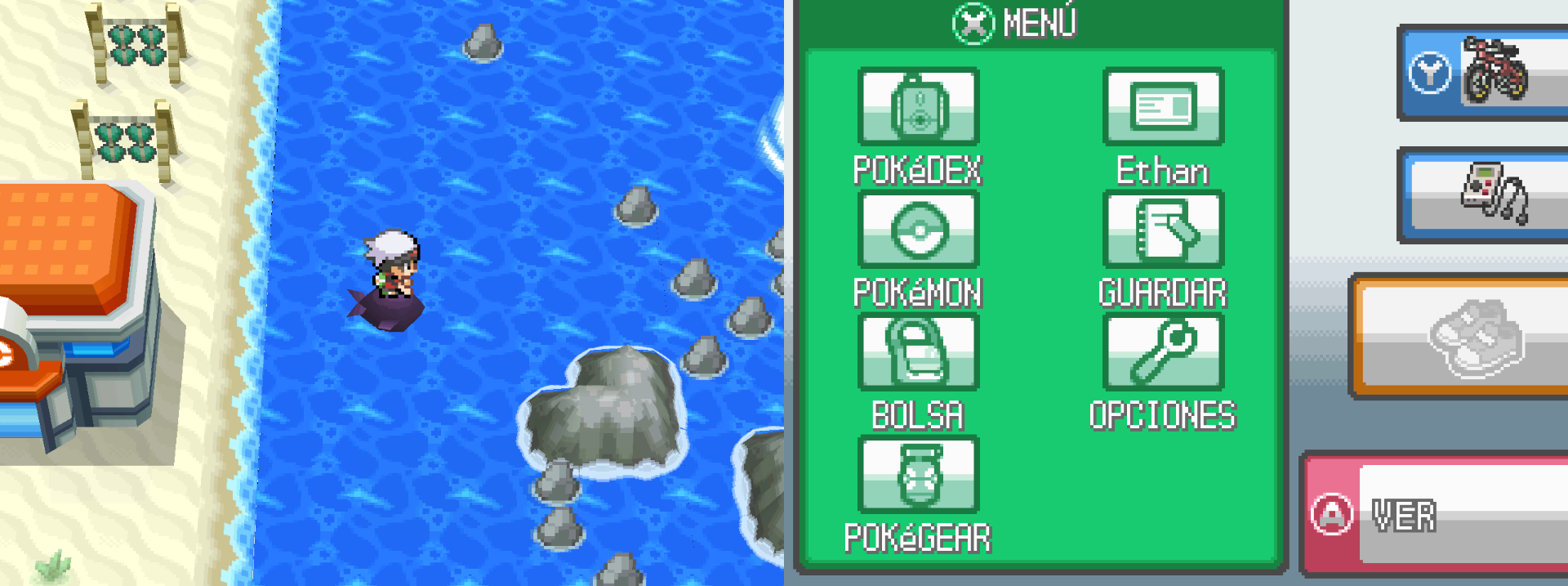
Task: Launch the POKéGEAR device
Action: (x=918, y=475)
